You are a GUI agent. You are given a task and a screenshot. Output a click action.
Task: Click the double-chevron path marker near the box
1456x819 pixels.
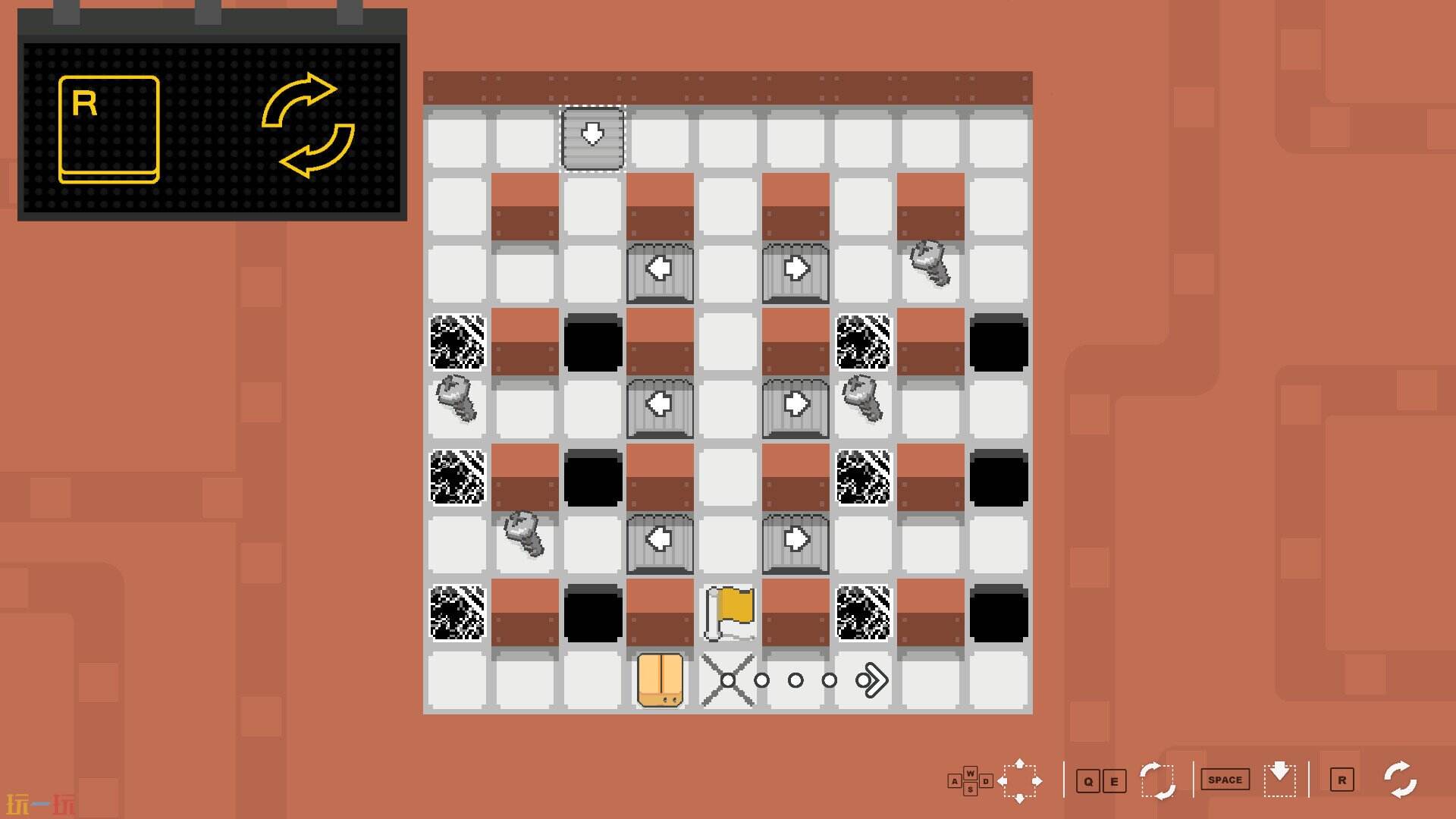tap(874, 680)
